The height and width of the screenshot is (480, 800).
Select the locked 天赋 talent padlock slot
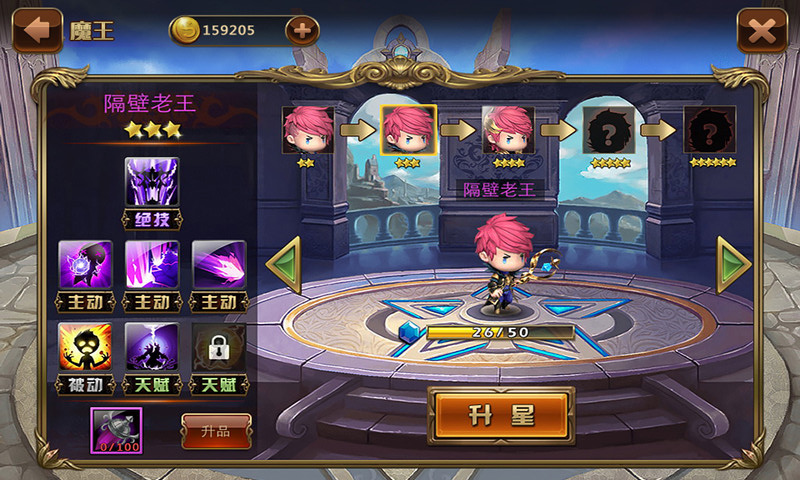click(x=218, y=347)
